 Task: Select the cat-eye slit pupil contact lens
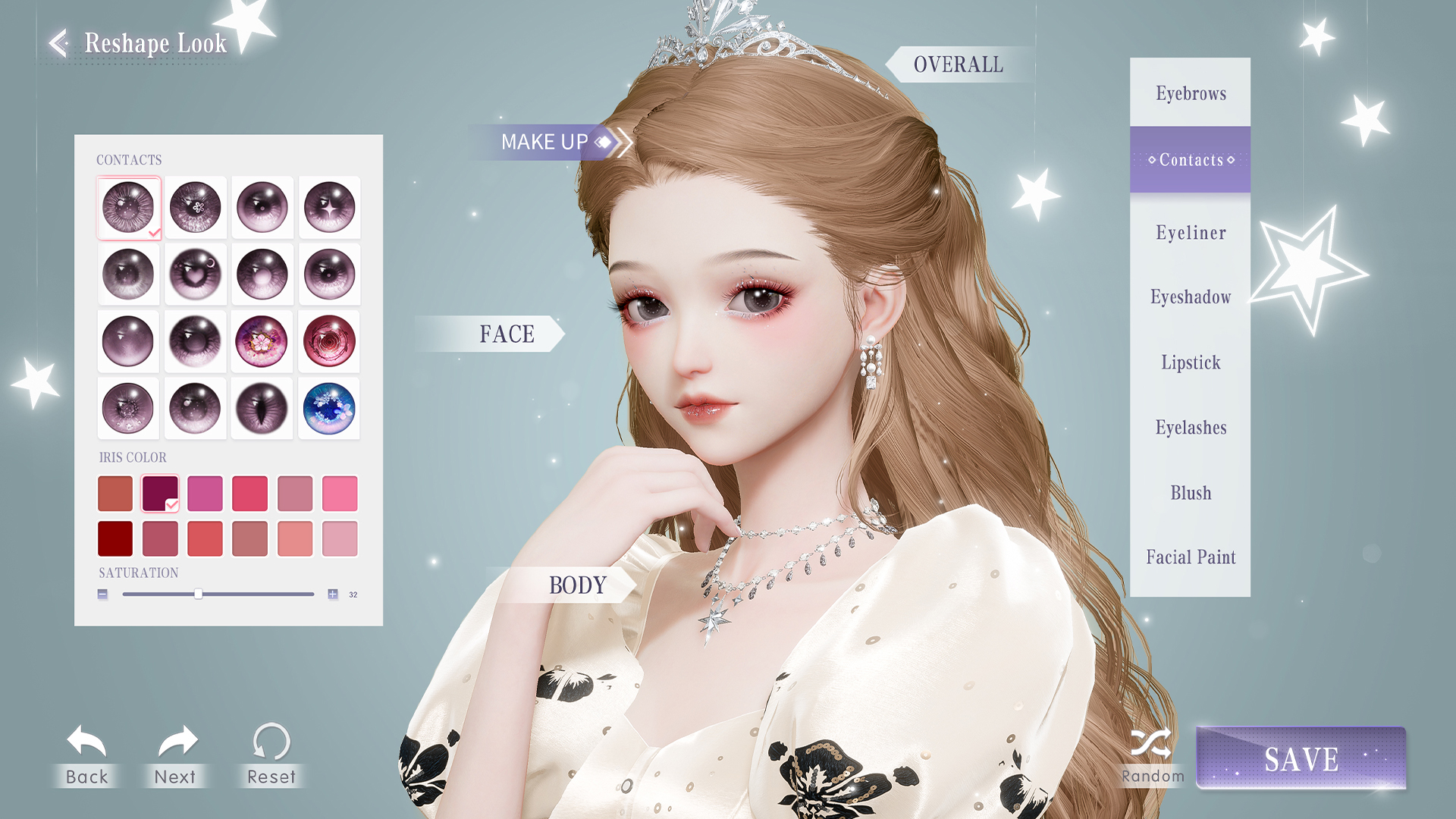coord(262,408)
